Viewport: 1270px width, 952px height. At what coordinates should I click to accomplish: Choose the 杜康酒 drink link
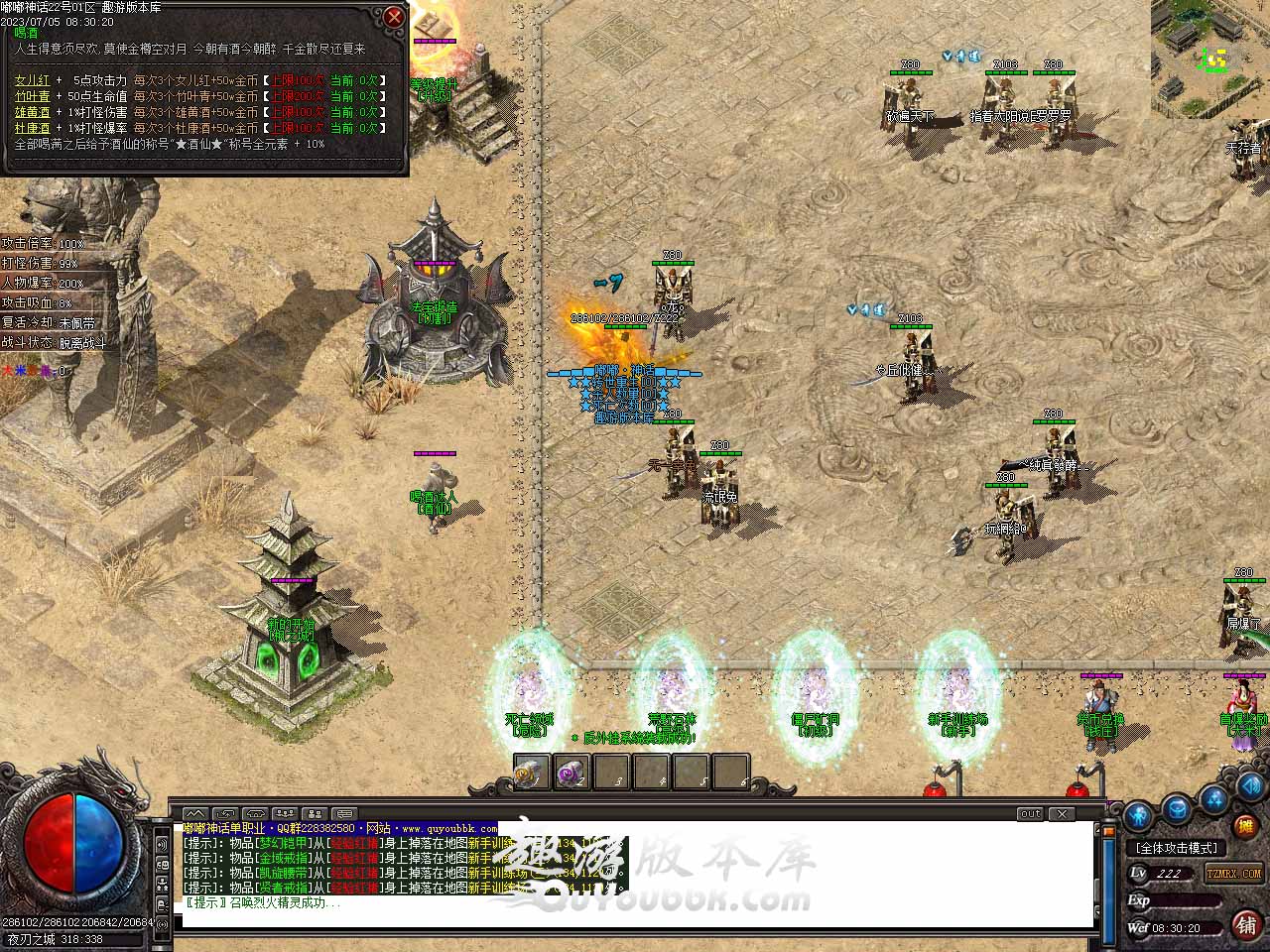coord(32,128)
